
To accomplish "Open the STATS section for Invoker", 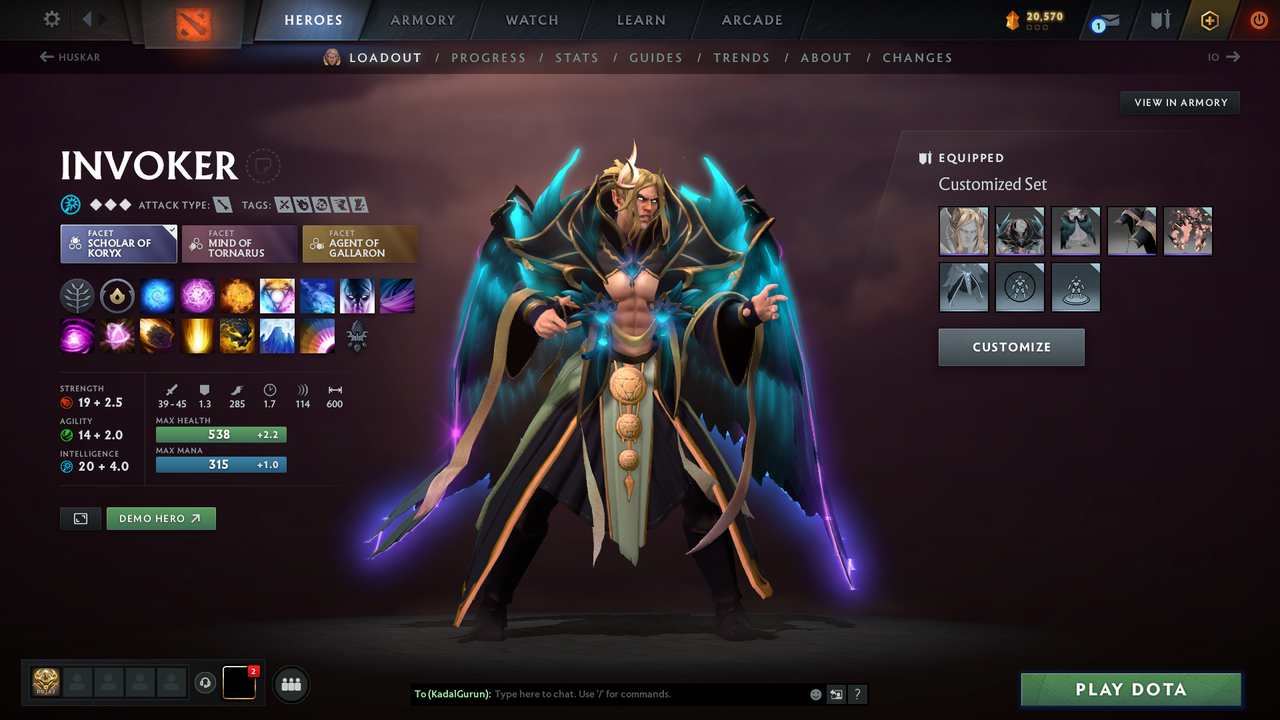I will [577, 57].
